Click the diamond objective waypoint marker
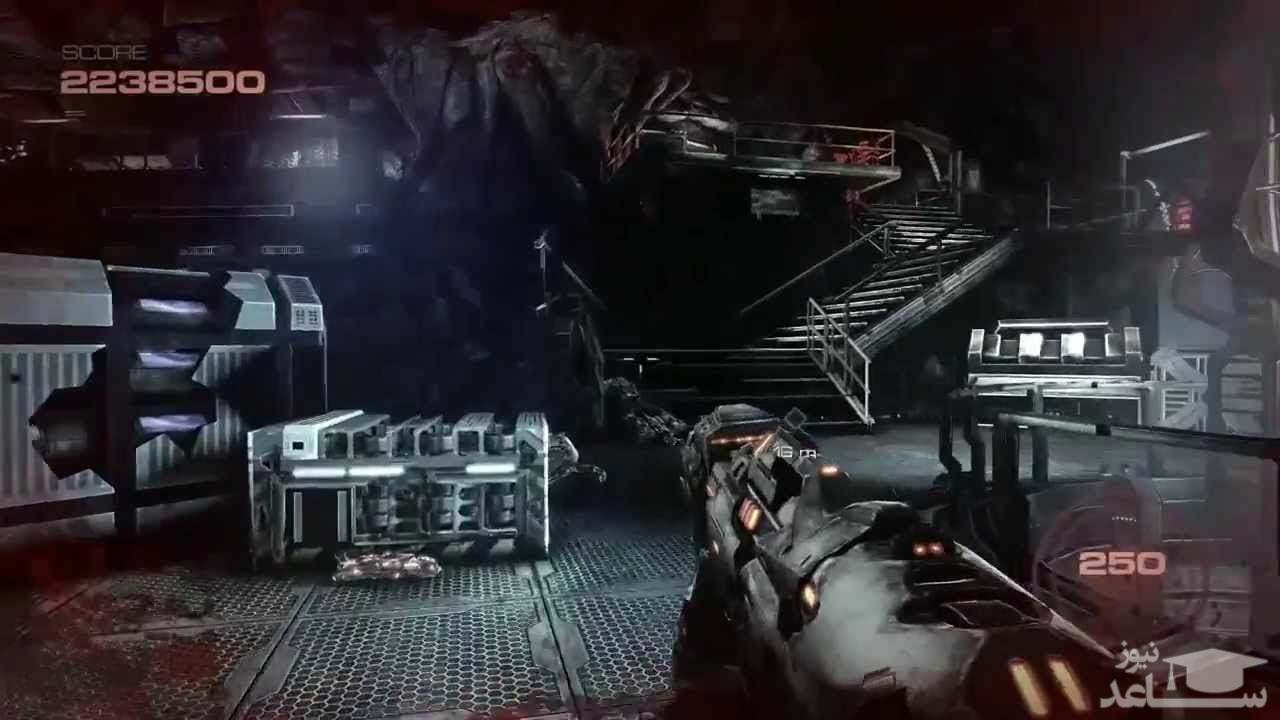1280x720 pixels. coord(795,418)
